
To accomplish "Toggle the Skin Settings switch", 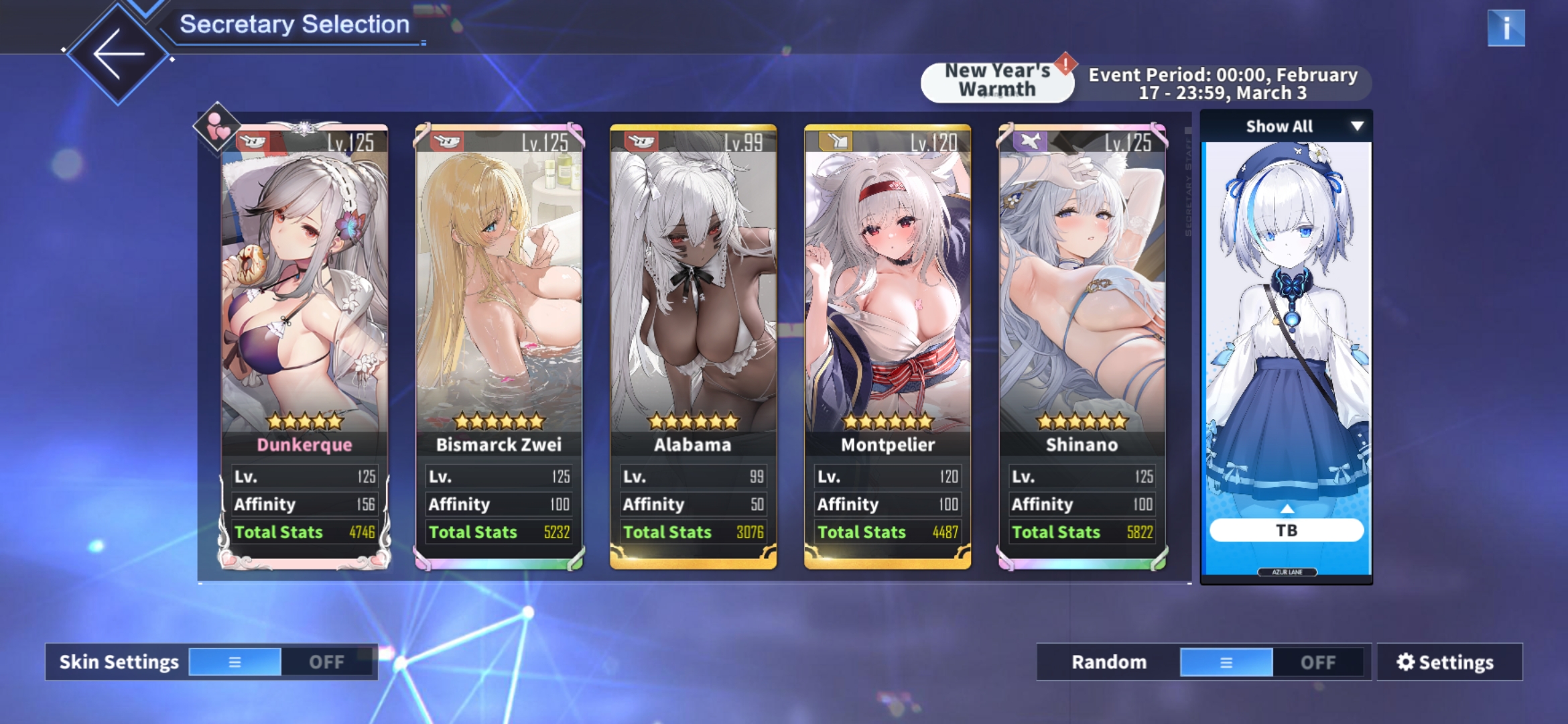I will [280, 662].
